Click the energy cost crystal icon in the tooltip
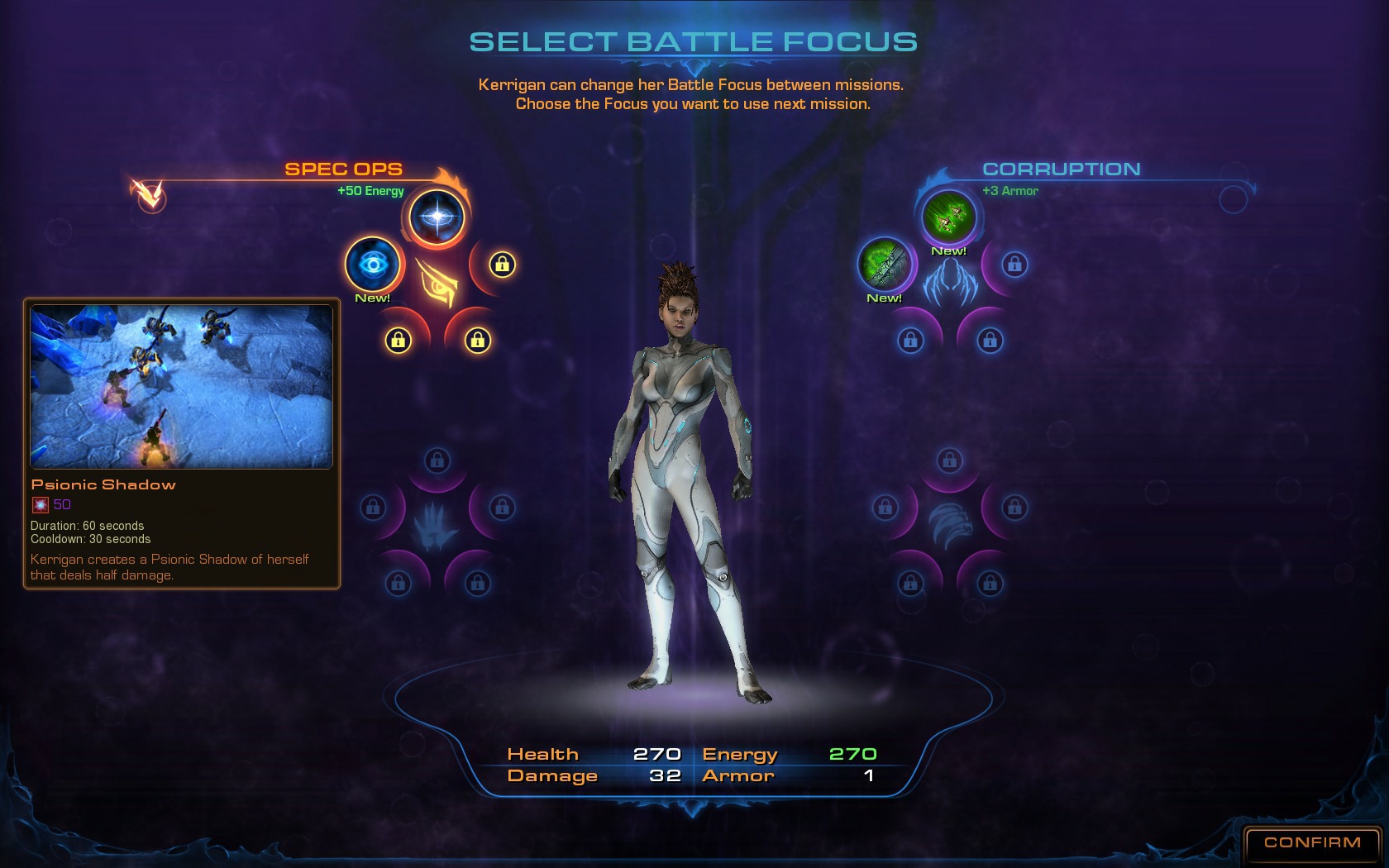This screenshot has height=868, width=1389. point(41,504)
